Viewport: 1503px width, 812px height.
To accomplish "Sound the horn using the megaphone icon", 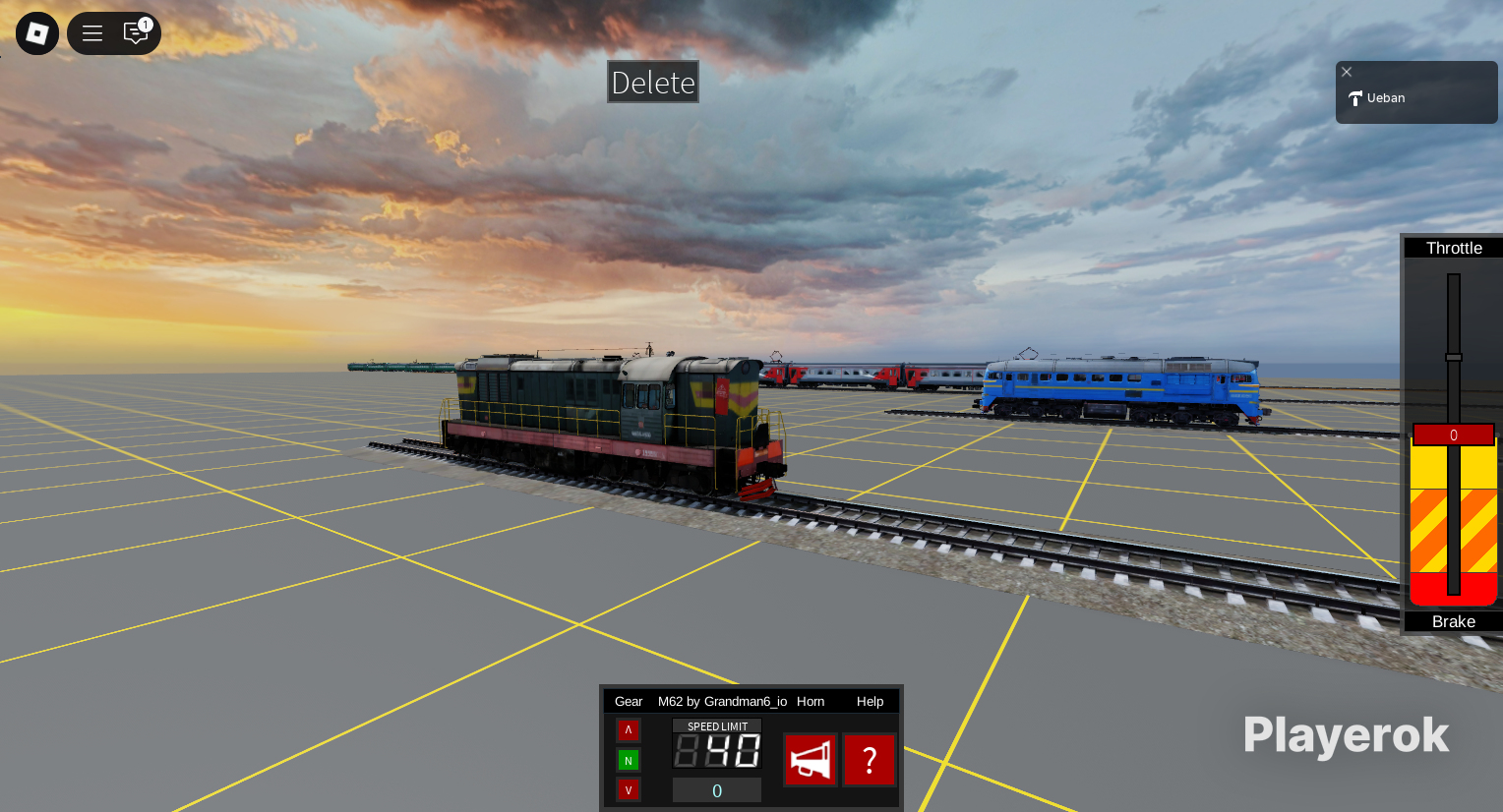I will 810,759.
